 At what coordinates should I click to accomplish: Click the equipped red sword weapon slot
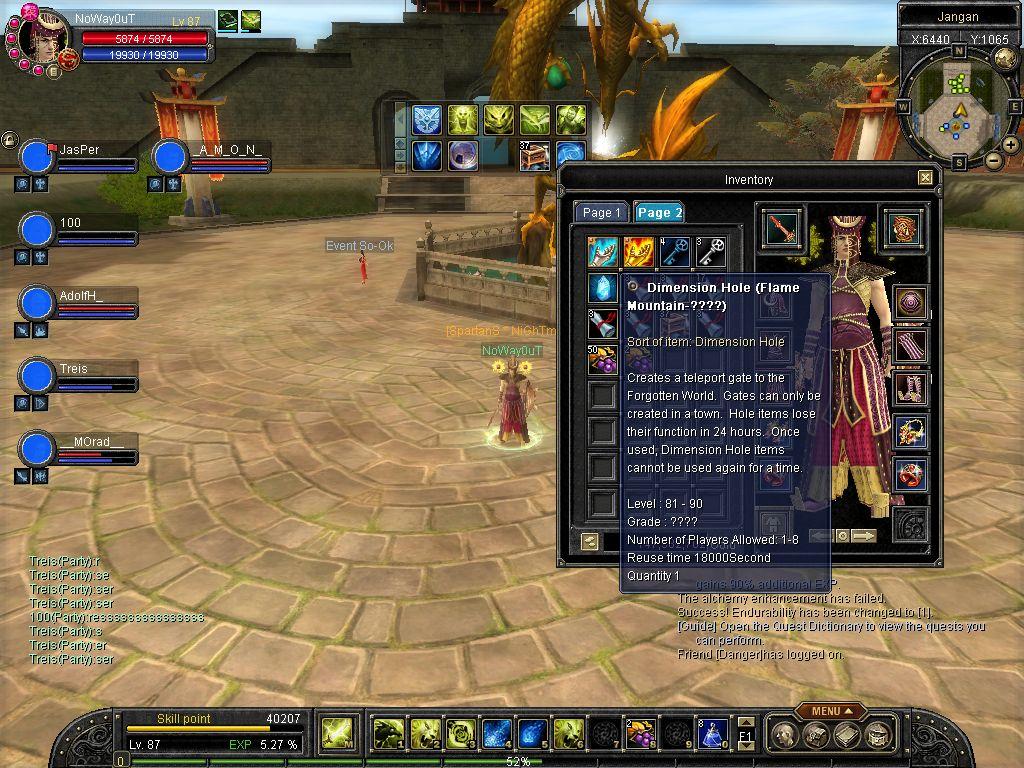coord(780,228)
